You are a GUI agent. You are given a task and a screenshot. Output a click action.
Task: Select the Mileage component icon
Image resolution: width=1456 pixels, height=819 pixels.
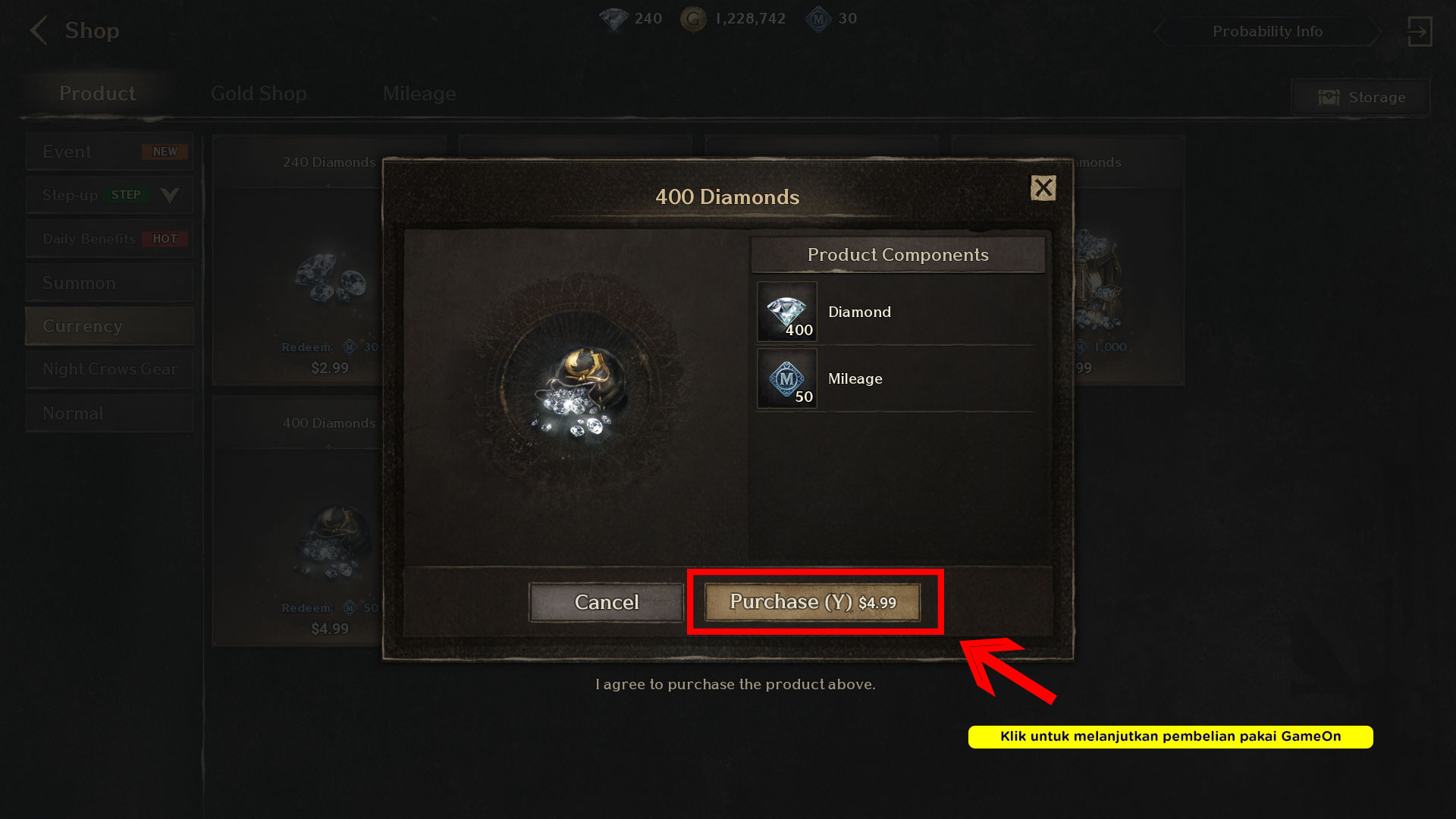[x=787, y=378]
